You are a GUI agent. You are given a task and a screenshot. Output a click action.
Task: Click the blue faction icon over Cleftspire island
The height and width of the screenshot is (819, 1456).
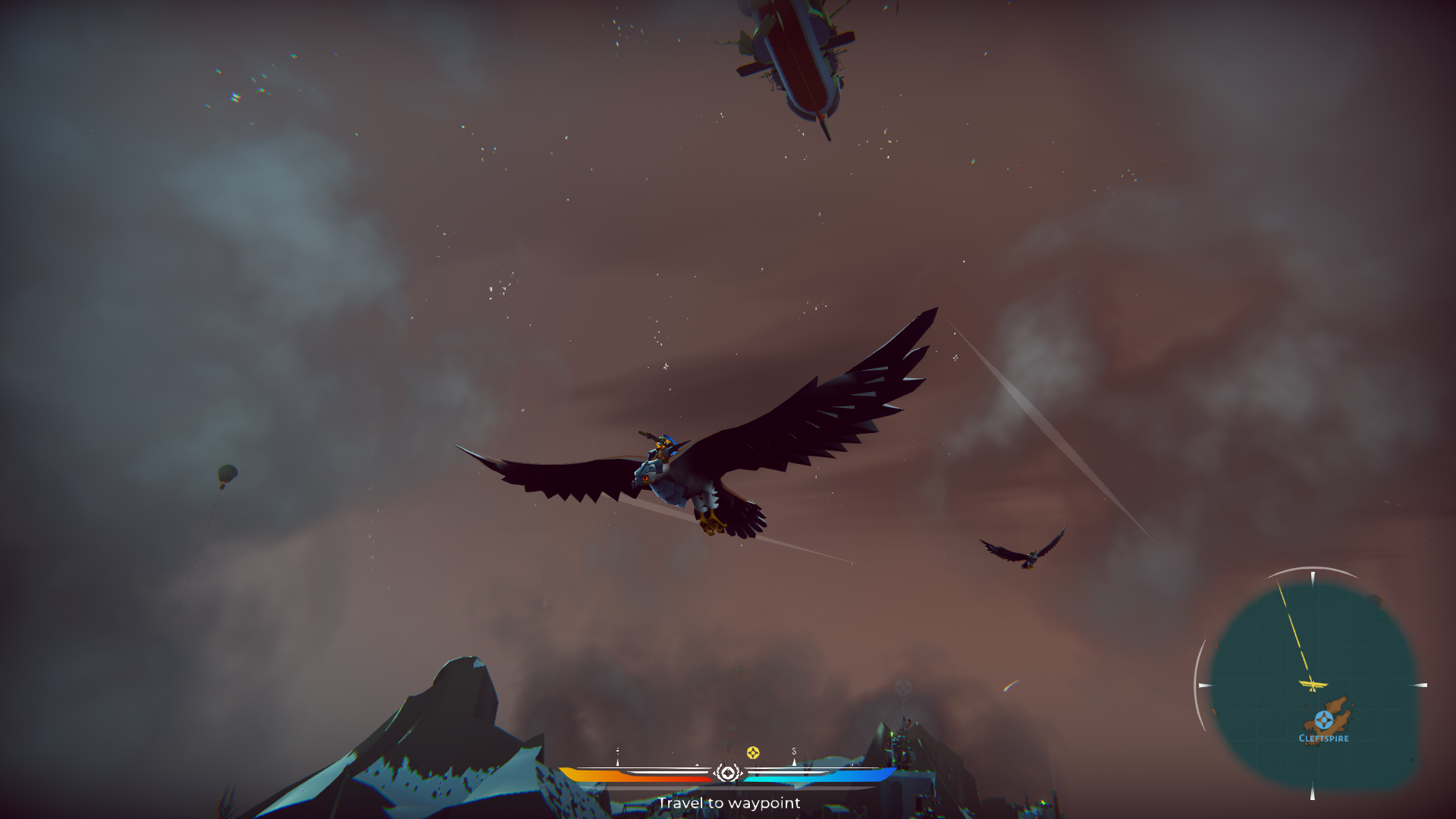pos(1324,719)
